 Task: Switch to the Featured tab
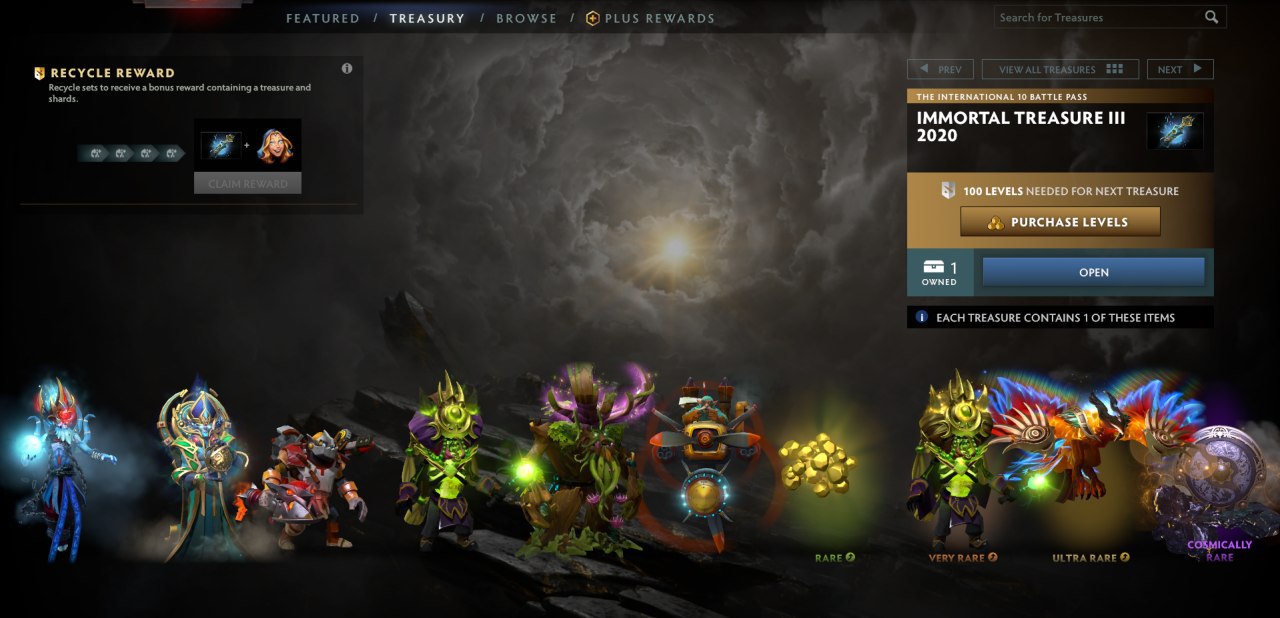pos(322,18)
